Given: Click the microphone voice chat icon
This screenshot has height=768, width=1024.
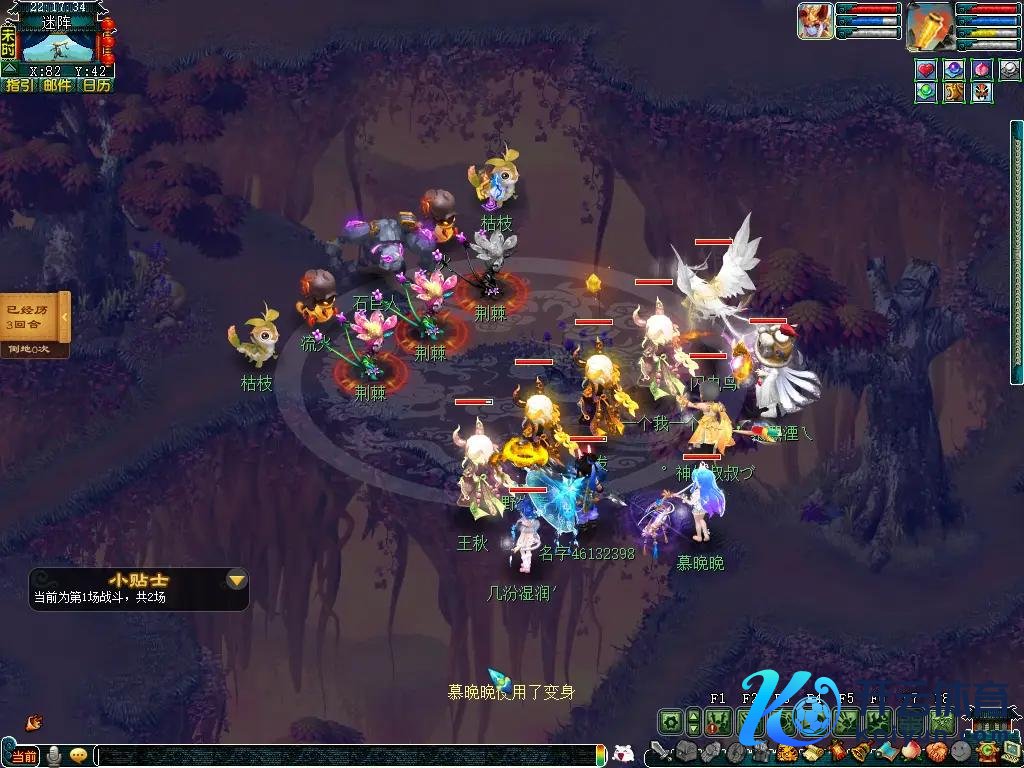Looking at the screenshot, I should [x=54, y=756].
